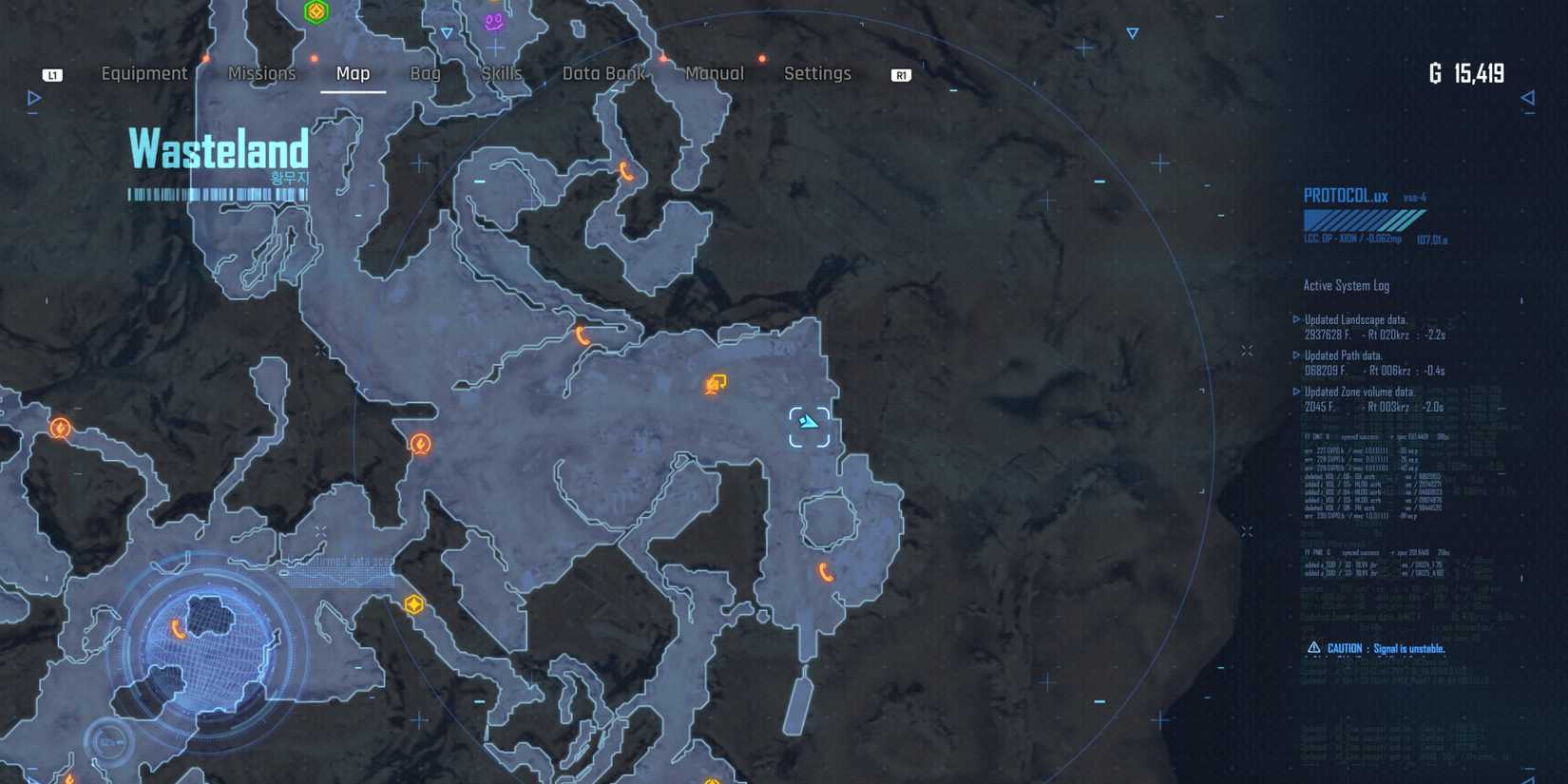
Task: Open the Data Bank tab
Action: 603,73
